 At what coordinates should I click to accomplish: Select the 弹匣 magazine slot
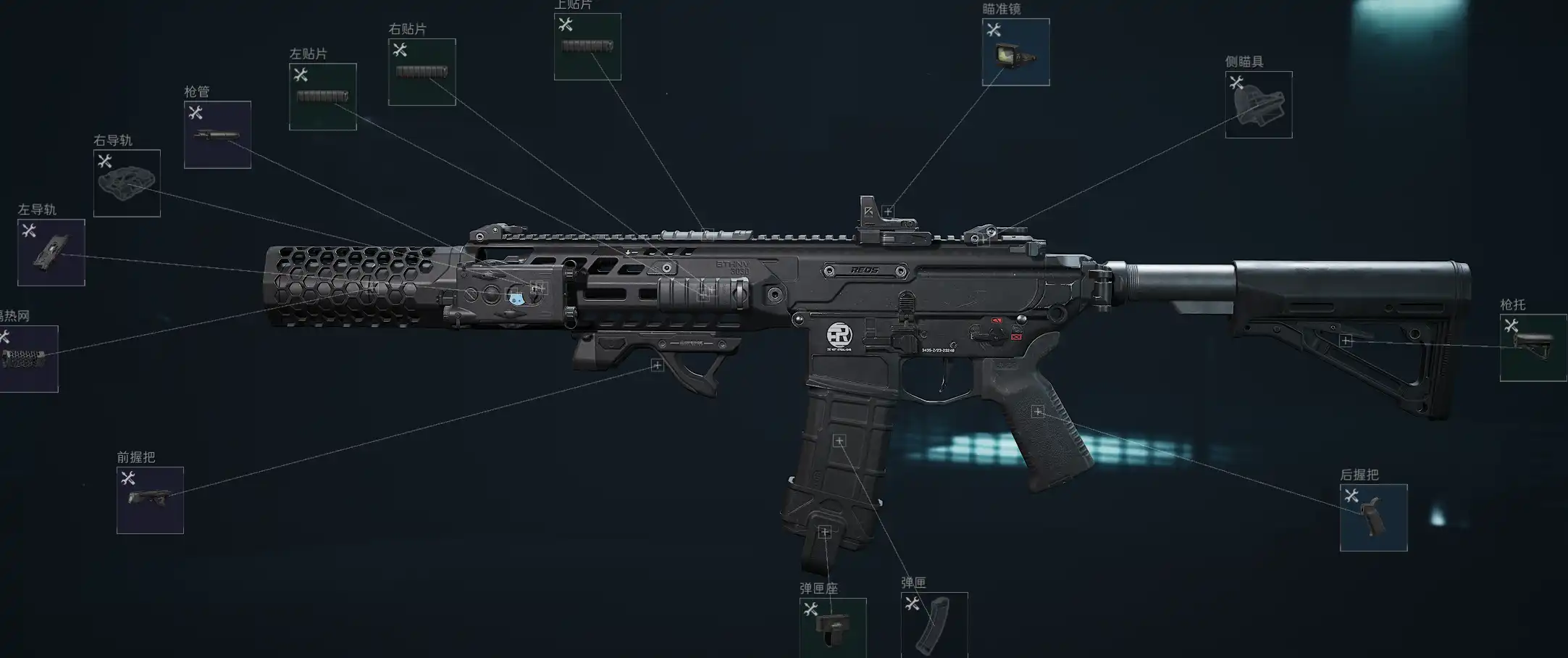point(934,625)
